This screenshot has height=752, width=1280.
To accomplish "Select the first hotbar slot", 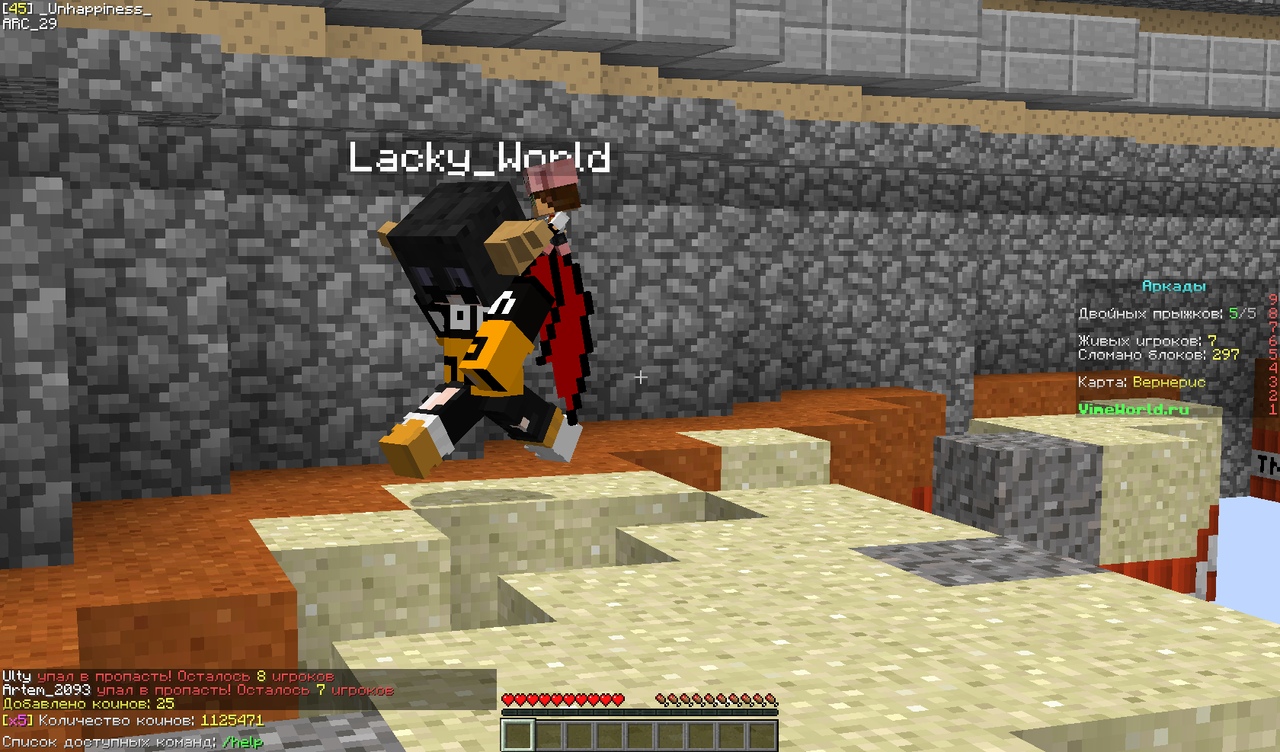I will point(516,735).
